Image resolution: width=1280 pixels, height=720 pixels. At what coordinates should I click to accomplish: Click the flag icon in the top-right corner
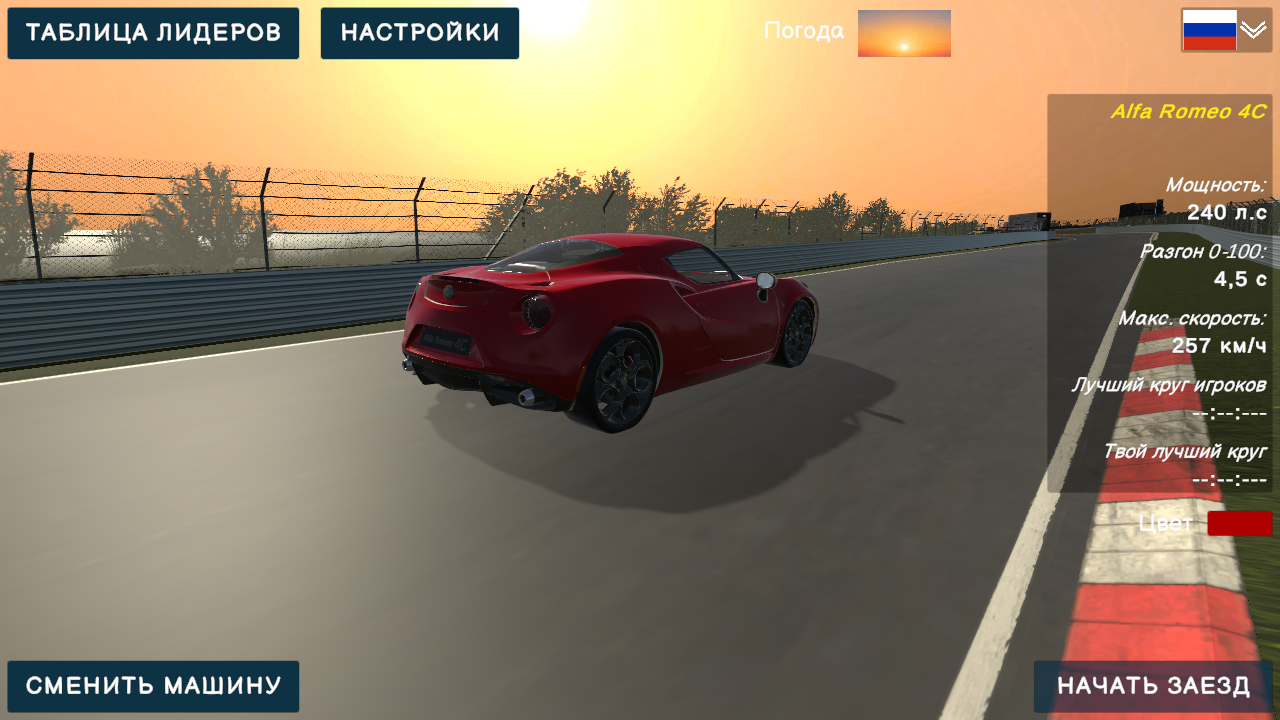1211,31
